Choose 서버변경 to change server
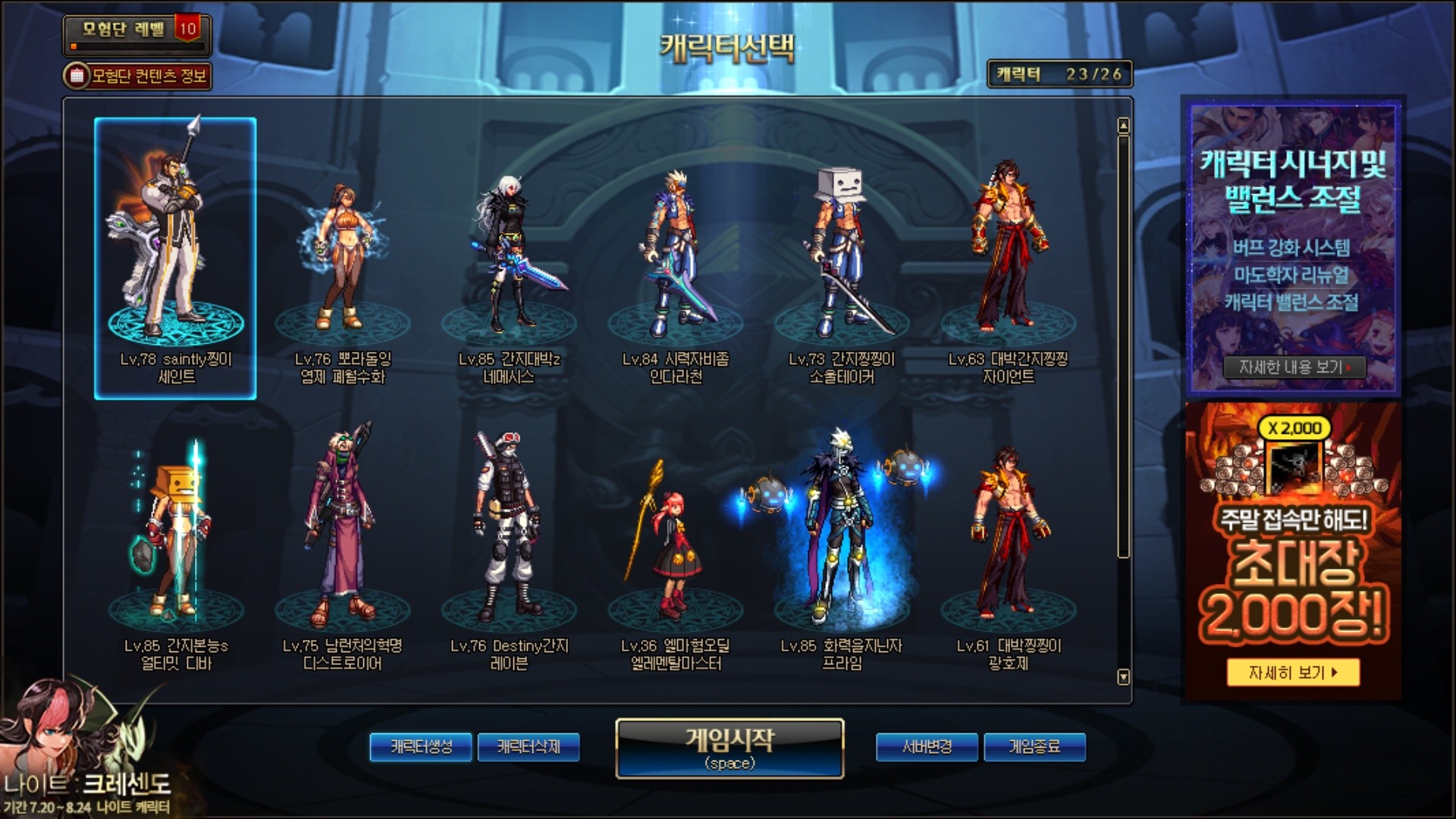The image size is (1456, 819). [x=927, y=747]
